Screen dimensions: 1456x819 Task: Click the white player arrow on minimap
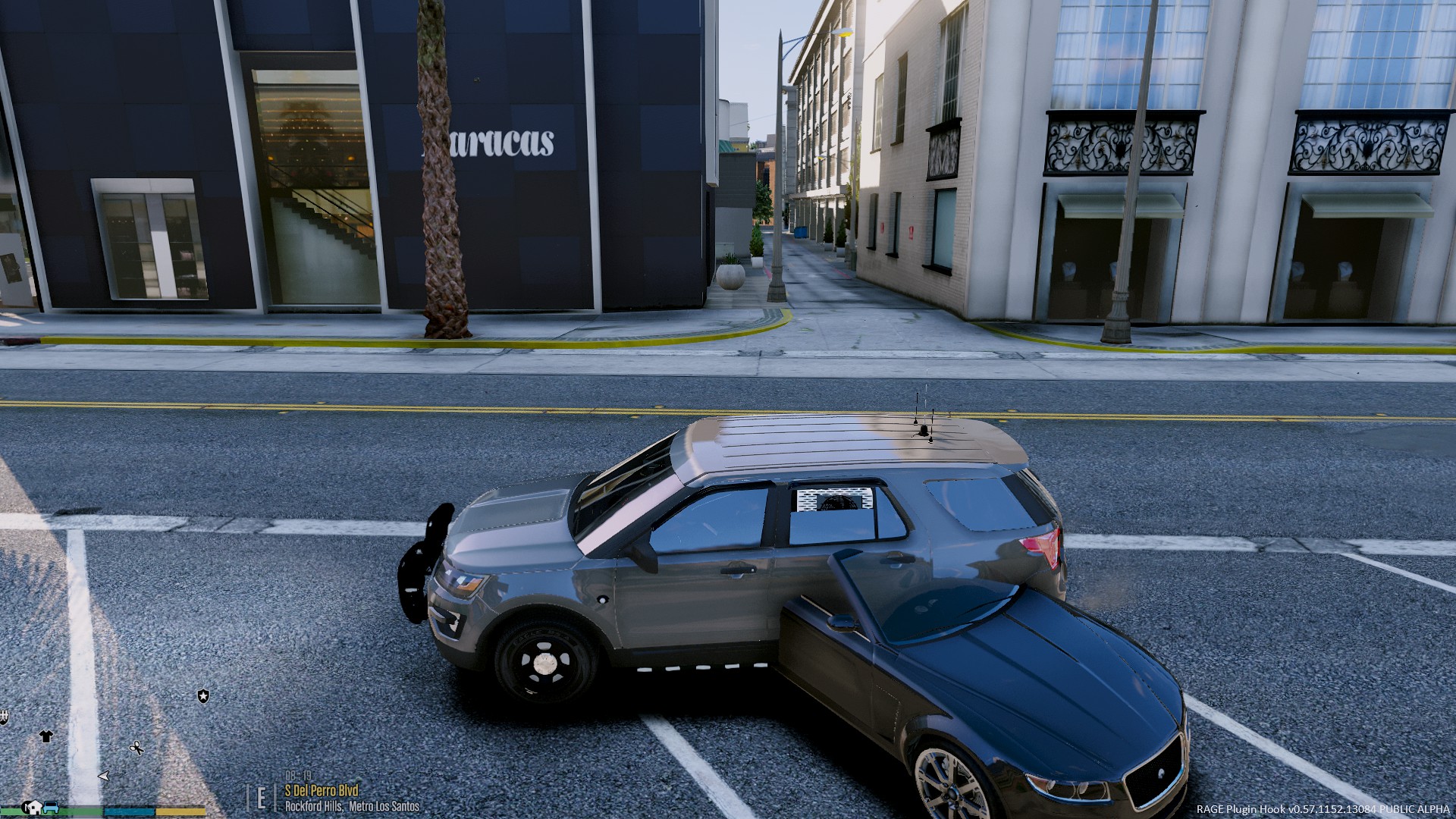click(x=104, y=776)
